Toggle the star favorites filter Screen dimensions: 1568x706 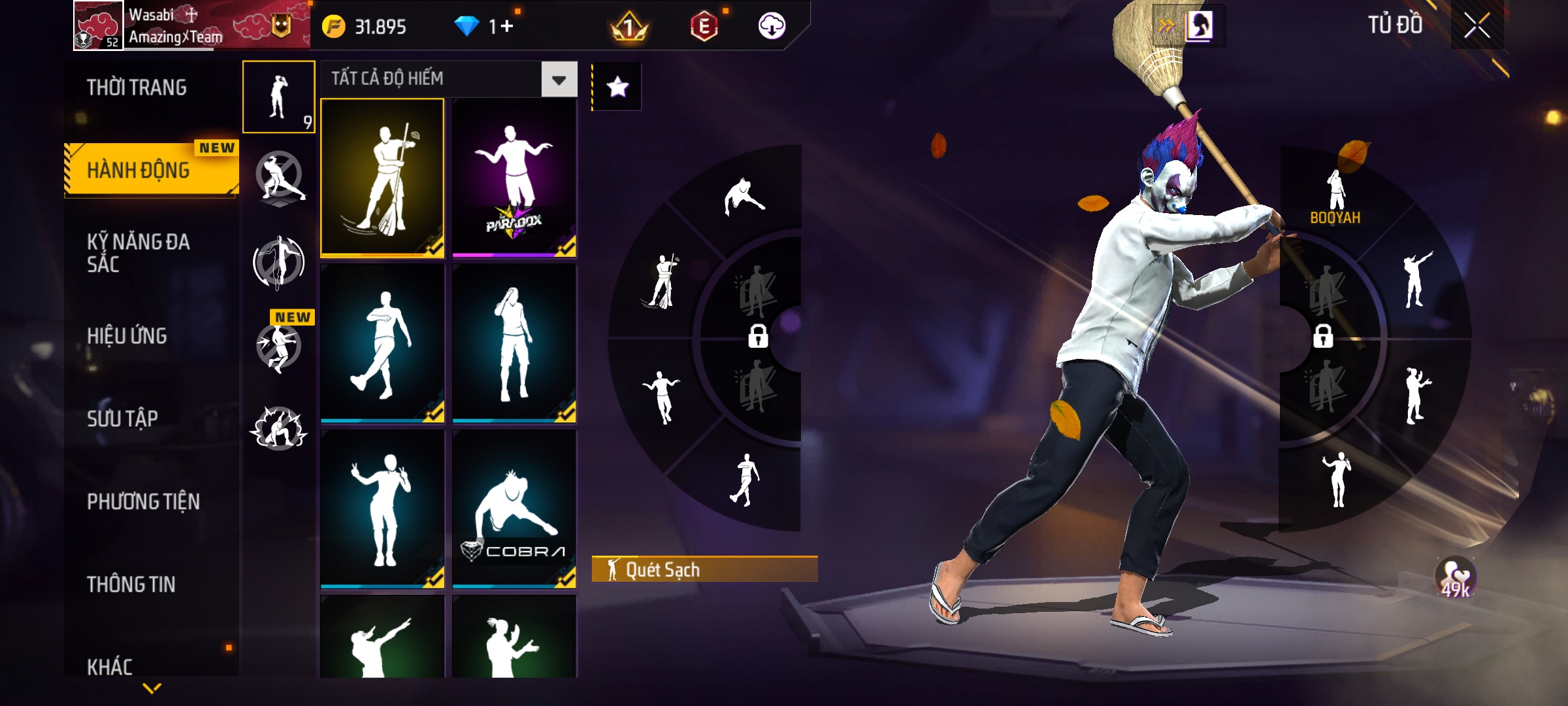617,87
